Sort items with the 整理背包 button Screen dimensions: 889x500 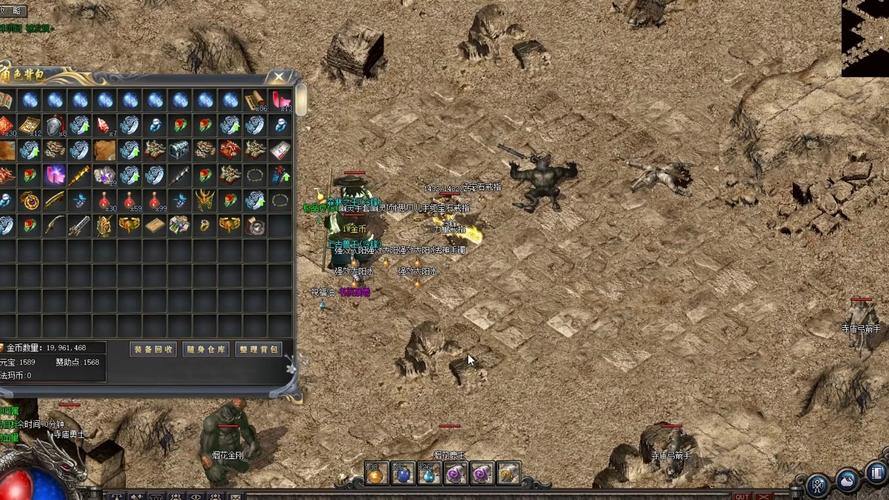click(x=259, y=349)
